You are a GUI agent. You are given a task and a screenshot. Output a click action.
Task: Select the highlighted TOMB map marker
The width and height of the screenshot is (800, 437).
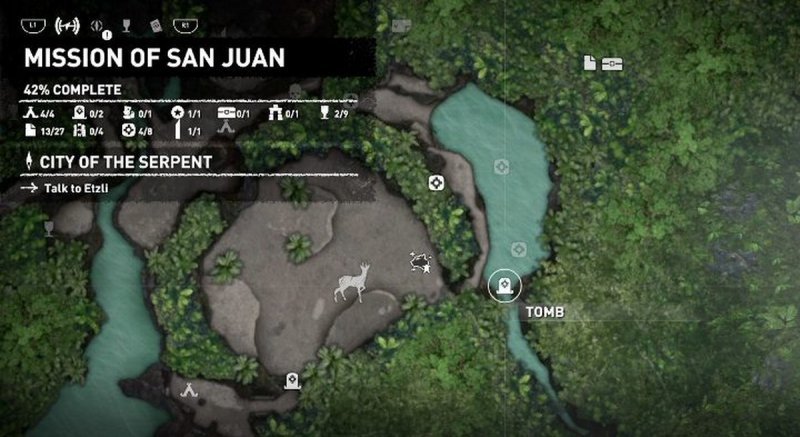504,288
